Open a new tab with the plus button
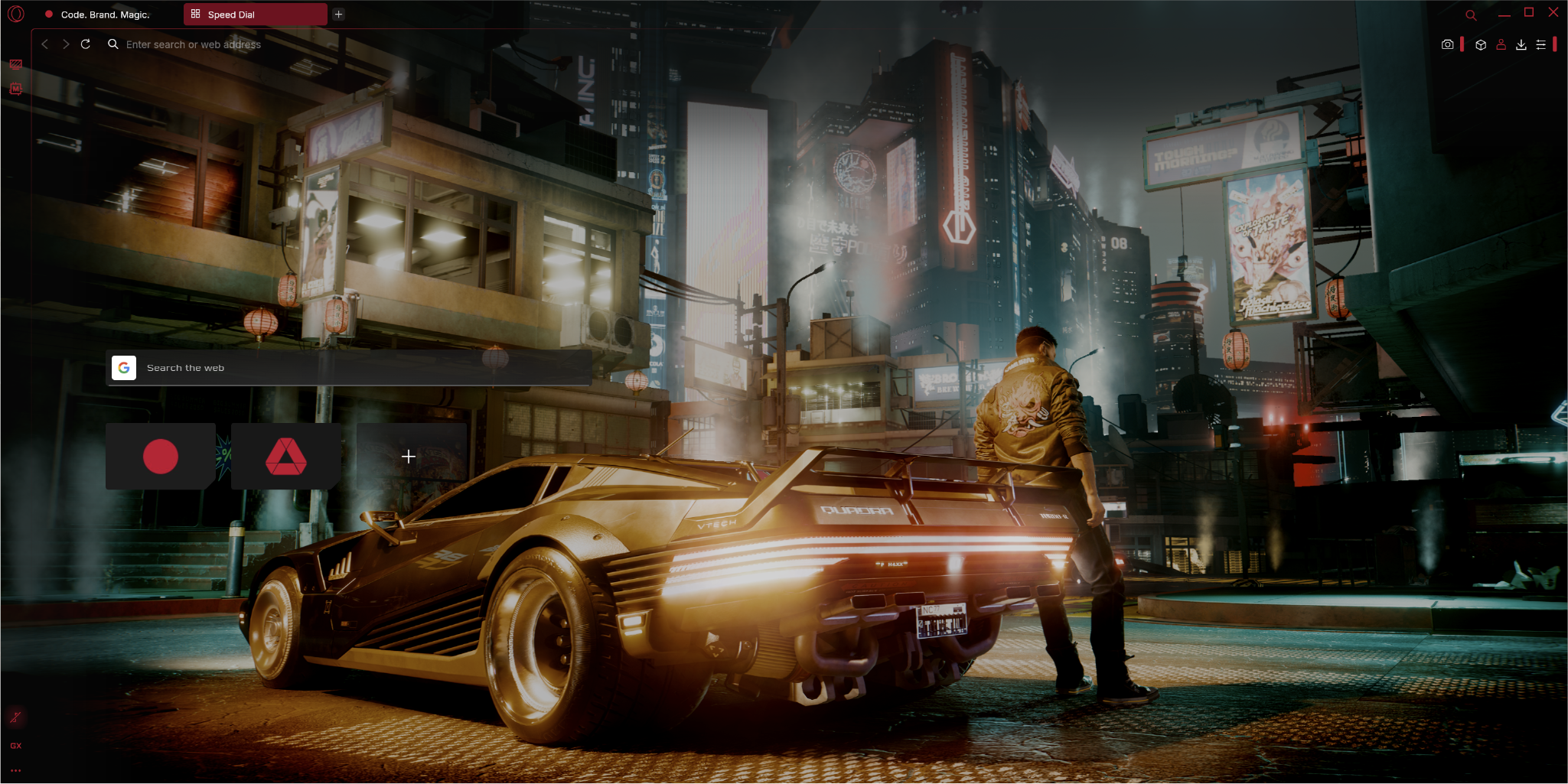Image resolution: width=1568 pixels, height=784 pixels. 338,14
